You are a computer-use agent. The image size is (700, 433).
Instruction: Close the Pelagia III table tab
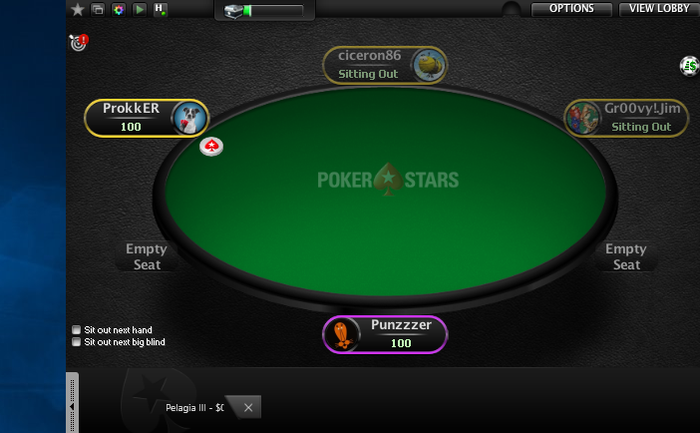(x=248, y=407)
